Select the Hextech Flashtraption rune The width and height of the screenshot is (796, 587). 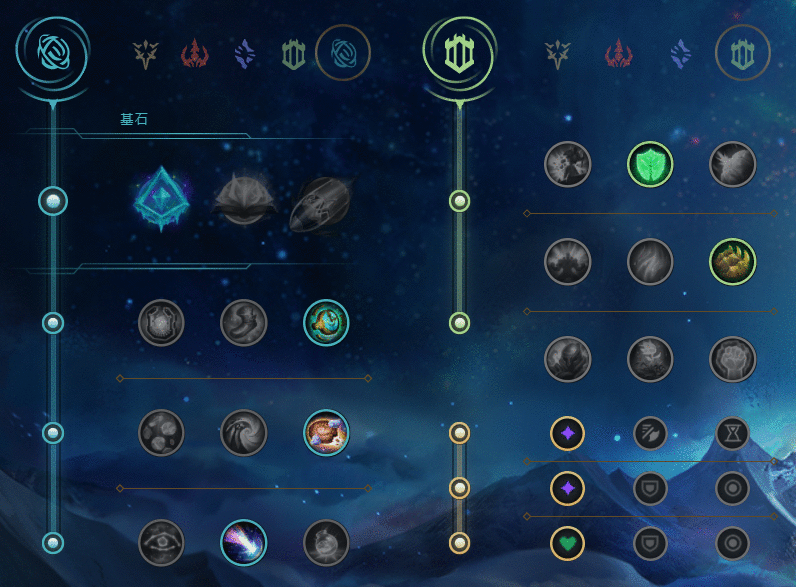[161, 322]
